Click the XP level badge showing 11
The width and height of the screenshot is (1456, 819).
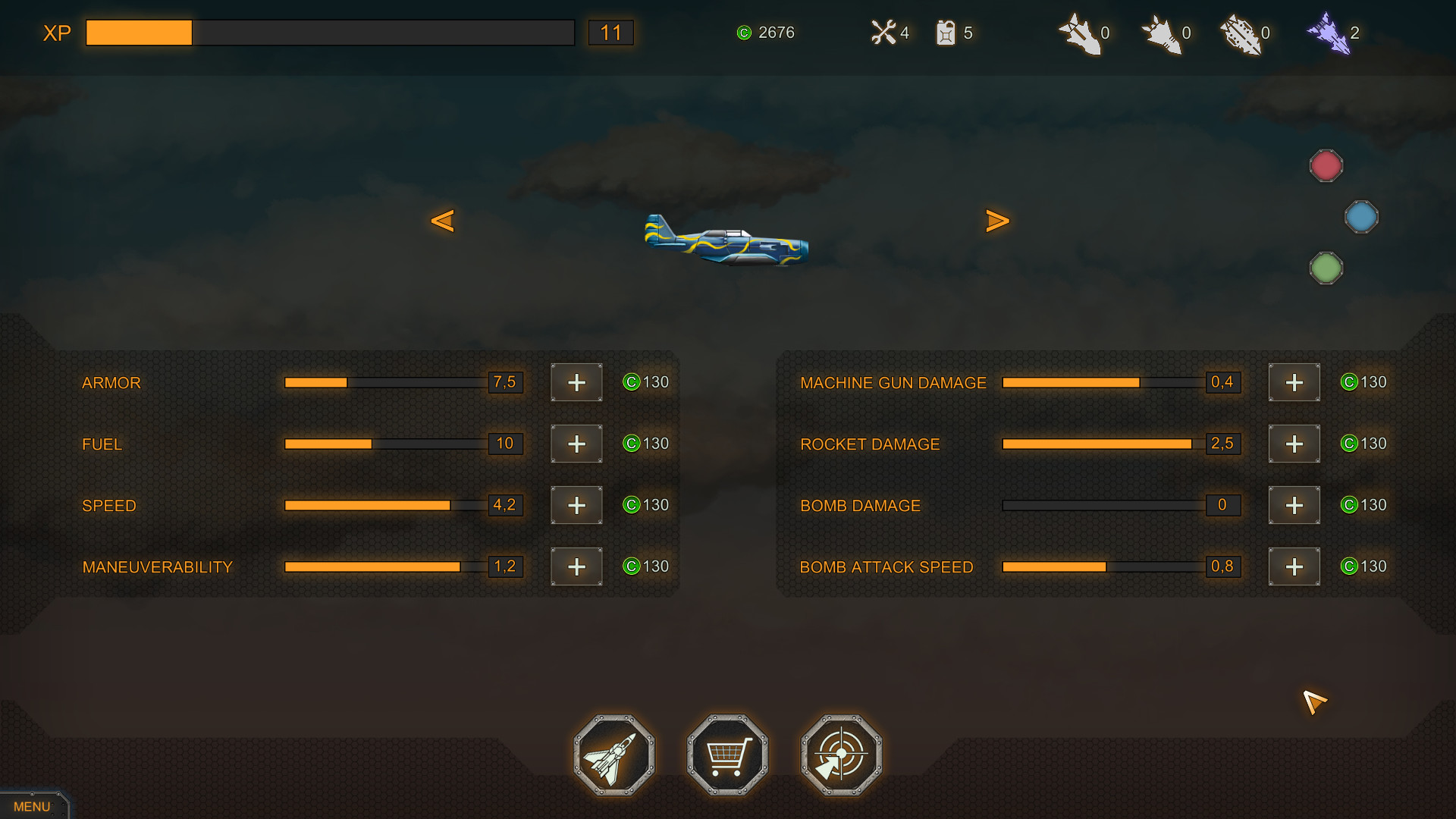pos(611,33)
